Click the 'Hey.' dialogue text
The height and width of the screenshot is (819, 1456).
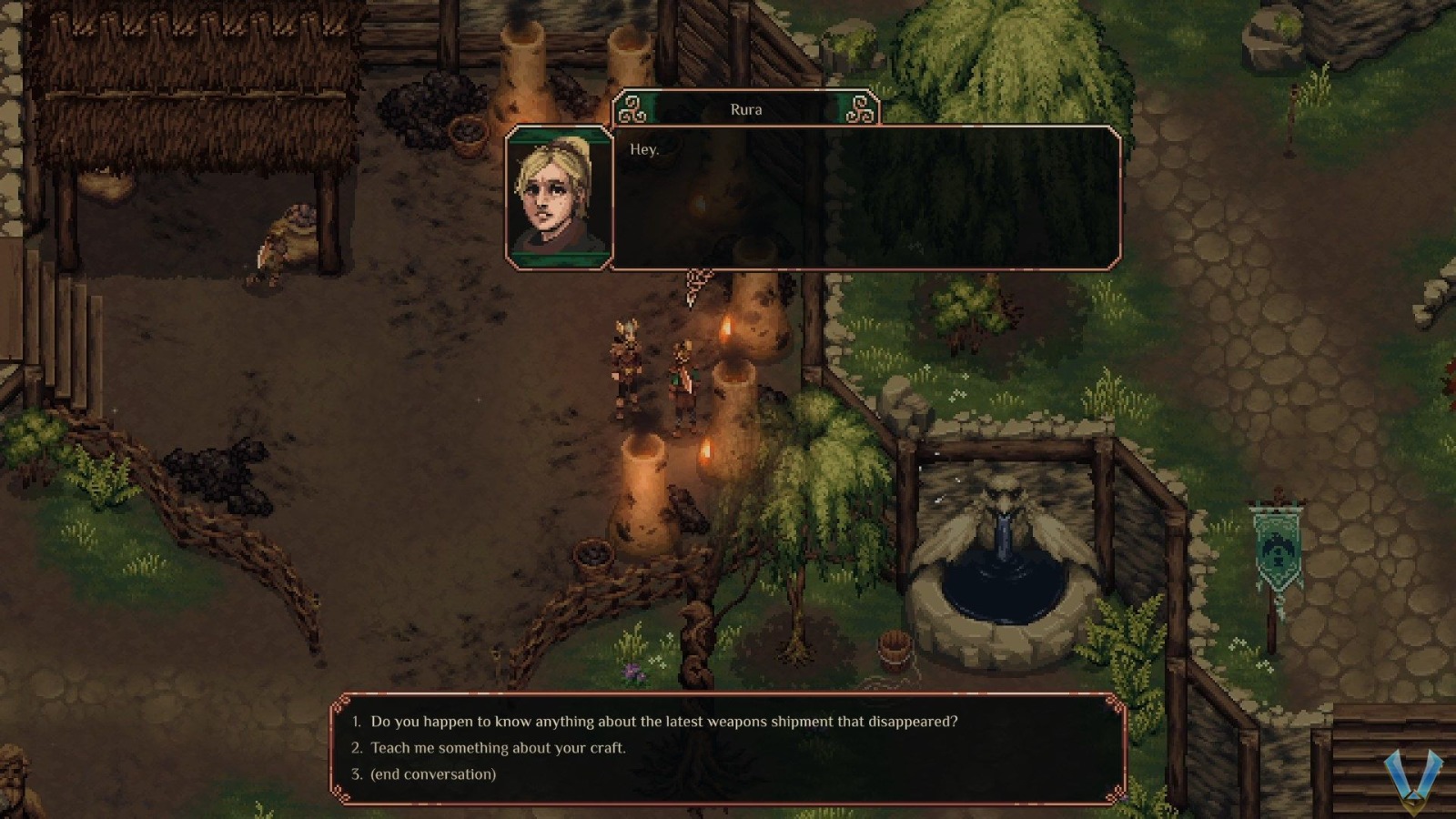(644, 147)
